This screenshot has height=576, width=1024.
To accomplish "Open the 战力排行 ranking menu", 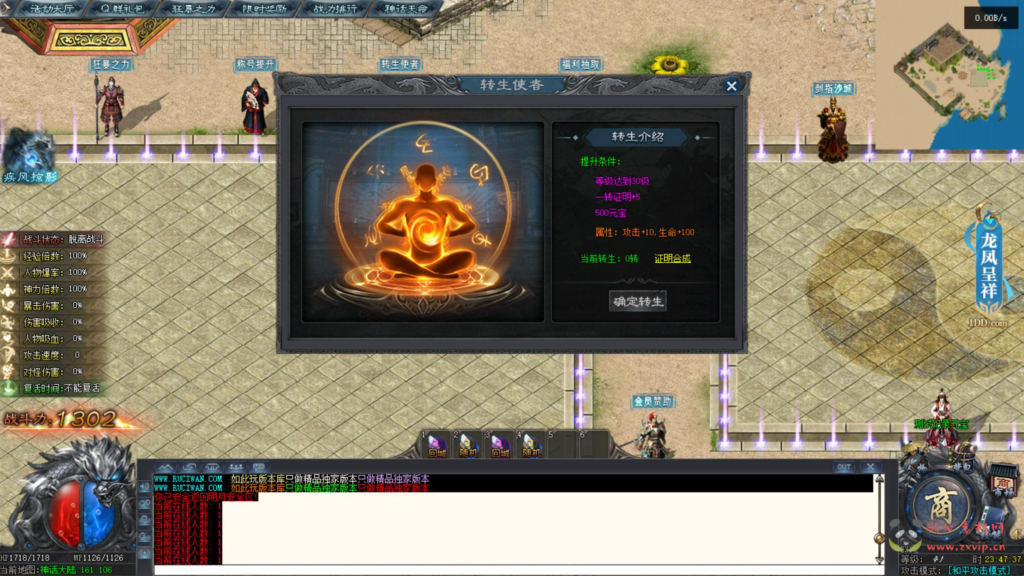I will (335, 8).
